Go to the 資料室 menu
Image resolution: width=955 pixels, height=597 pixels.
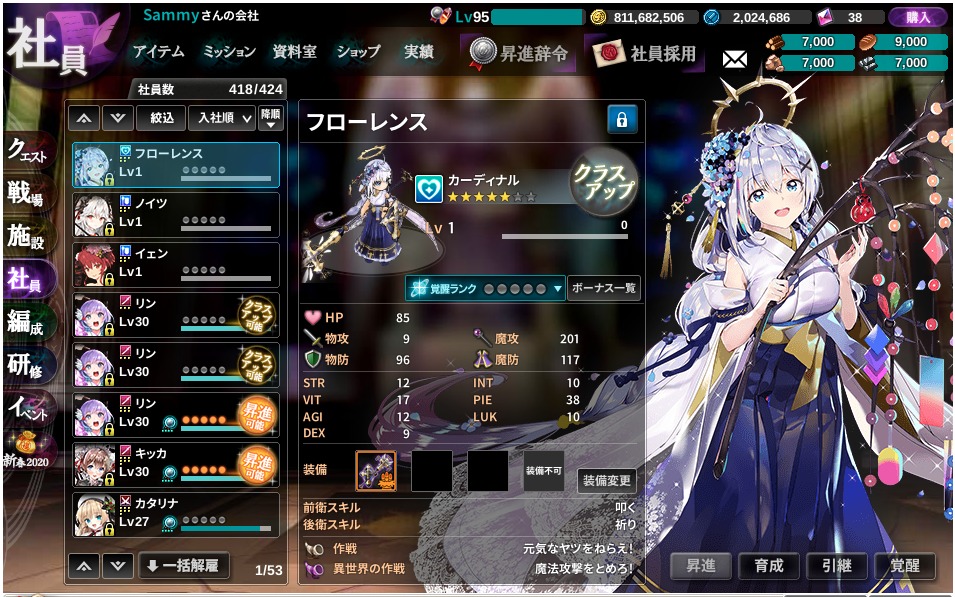[x=295, y=52]
